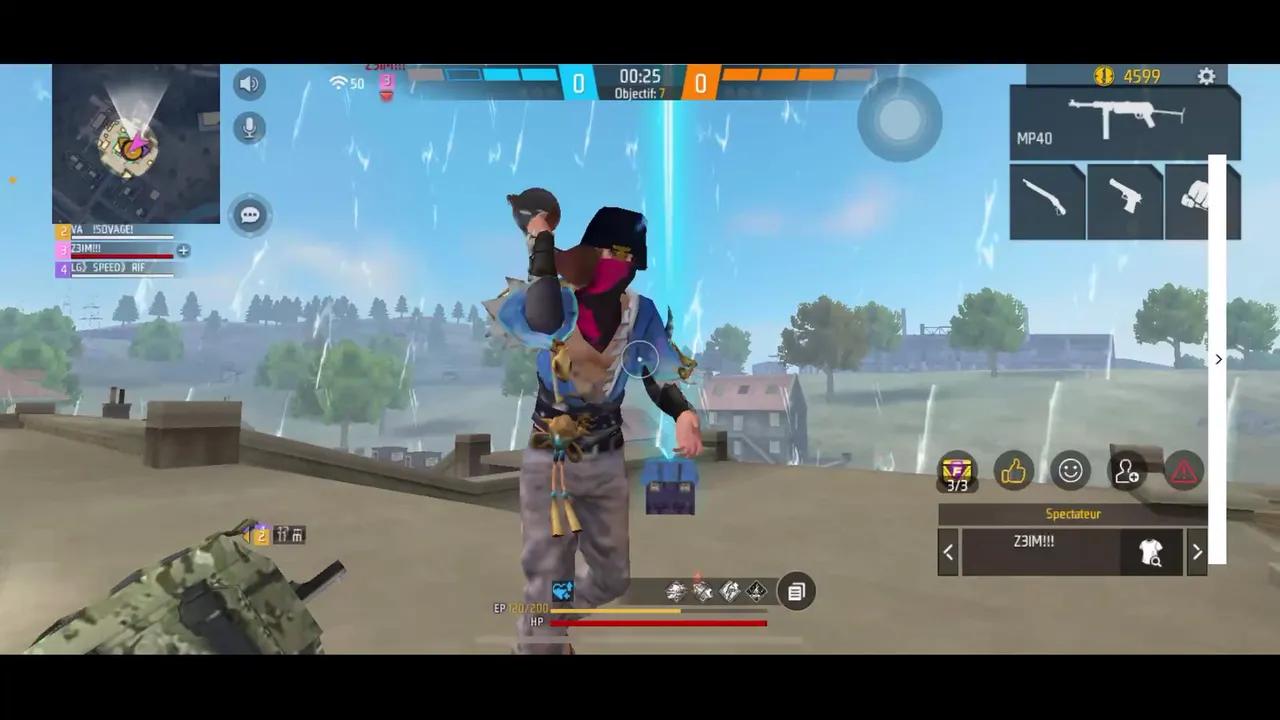Report the player via warning triangle icon
This screenshot has height=720, width=1280.
tap(1184, 471)
